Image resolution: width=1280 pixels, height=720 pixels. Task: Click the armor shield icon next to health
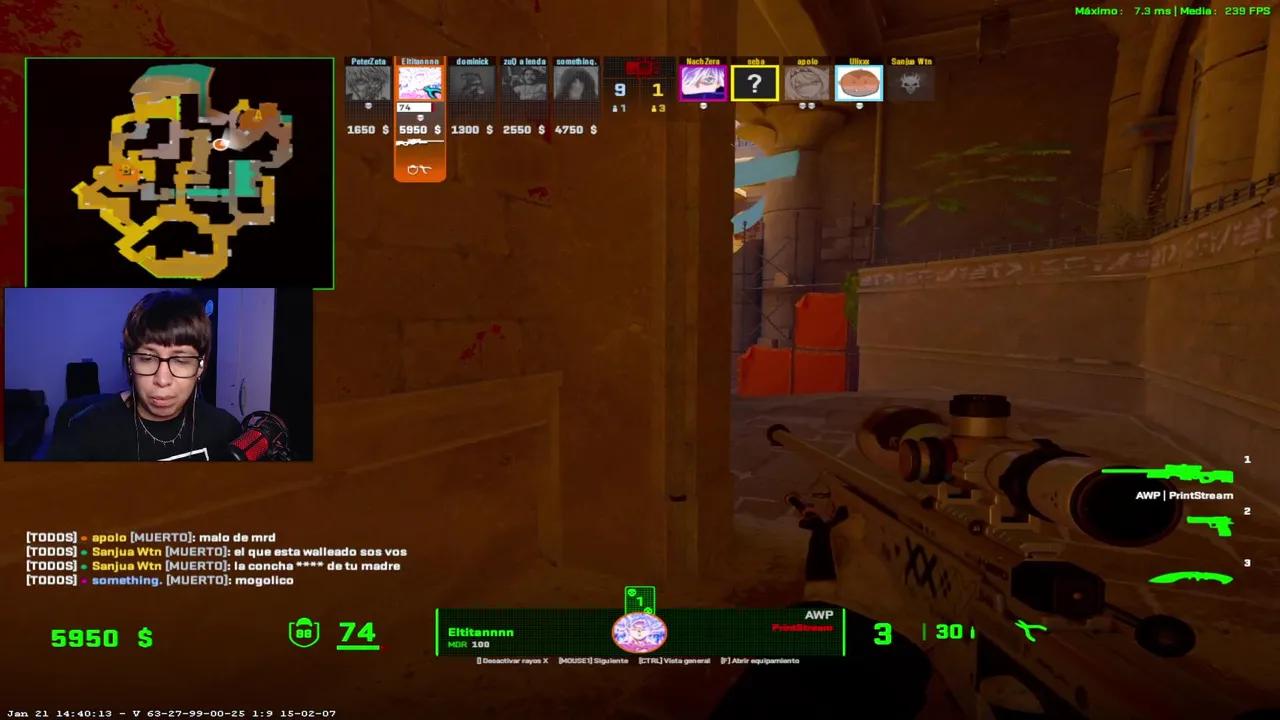tap(303, 632)
